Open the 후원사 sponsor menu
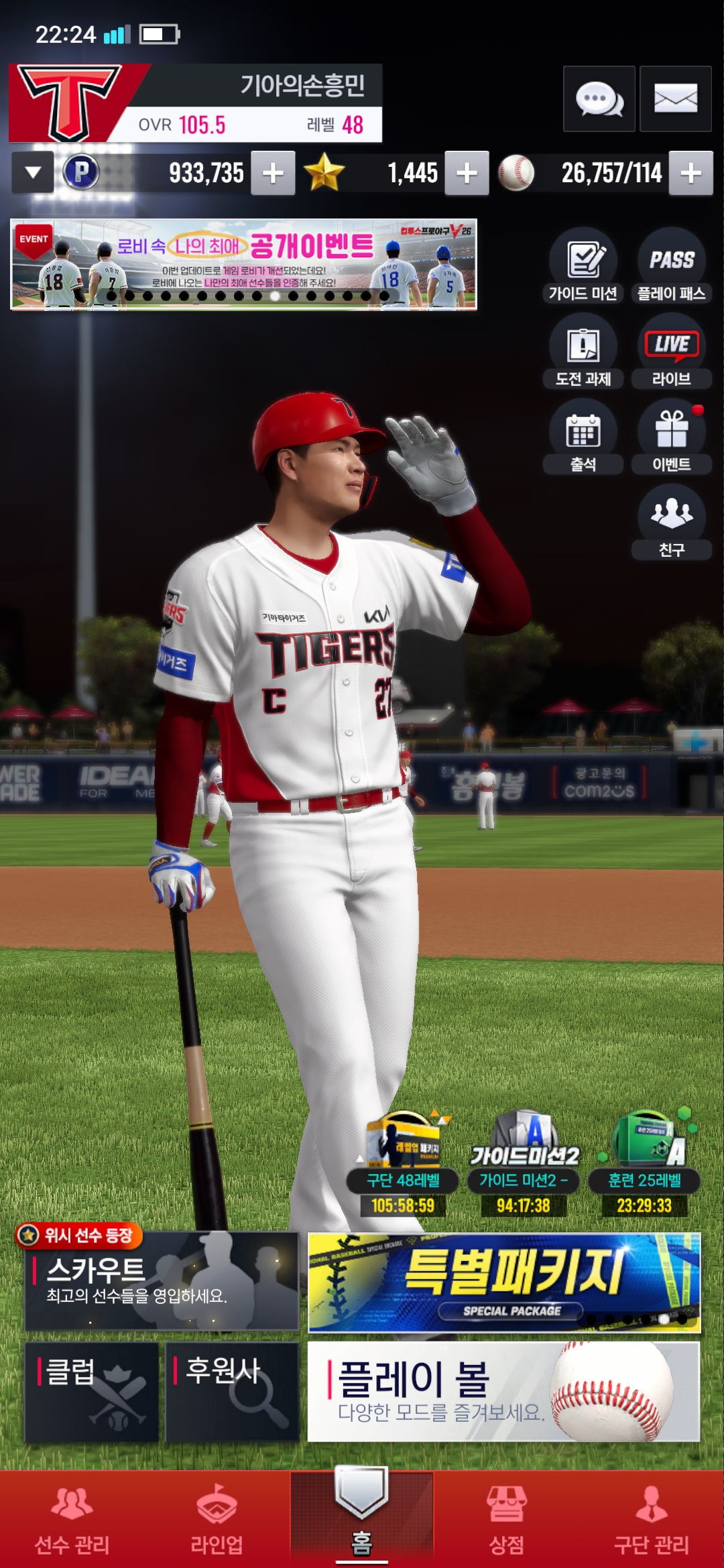This screenshot has height=1568, width=724. click(232, 1391)
